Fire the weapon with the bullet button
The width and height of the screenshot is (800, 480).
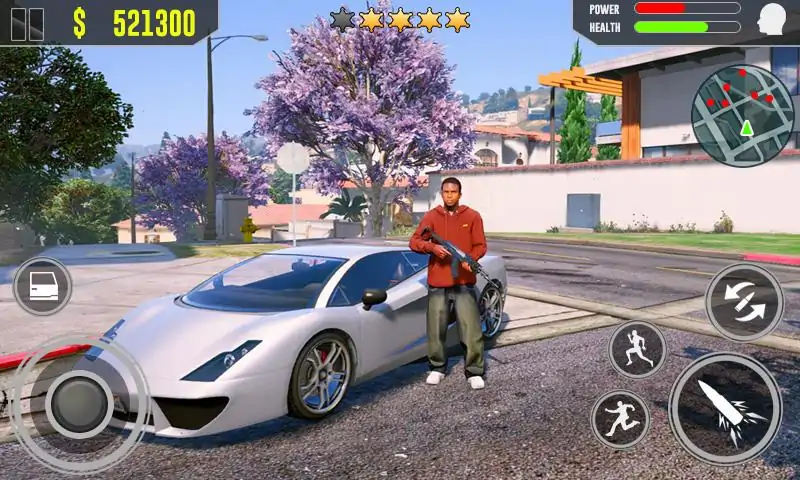[x=725, y=407]
